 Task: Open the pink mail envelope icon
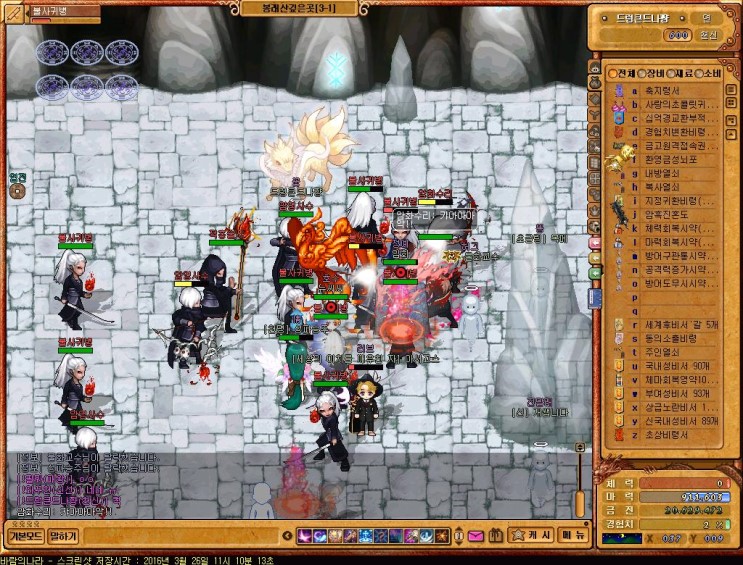pos(474,536)
